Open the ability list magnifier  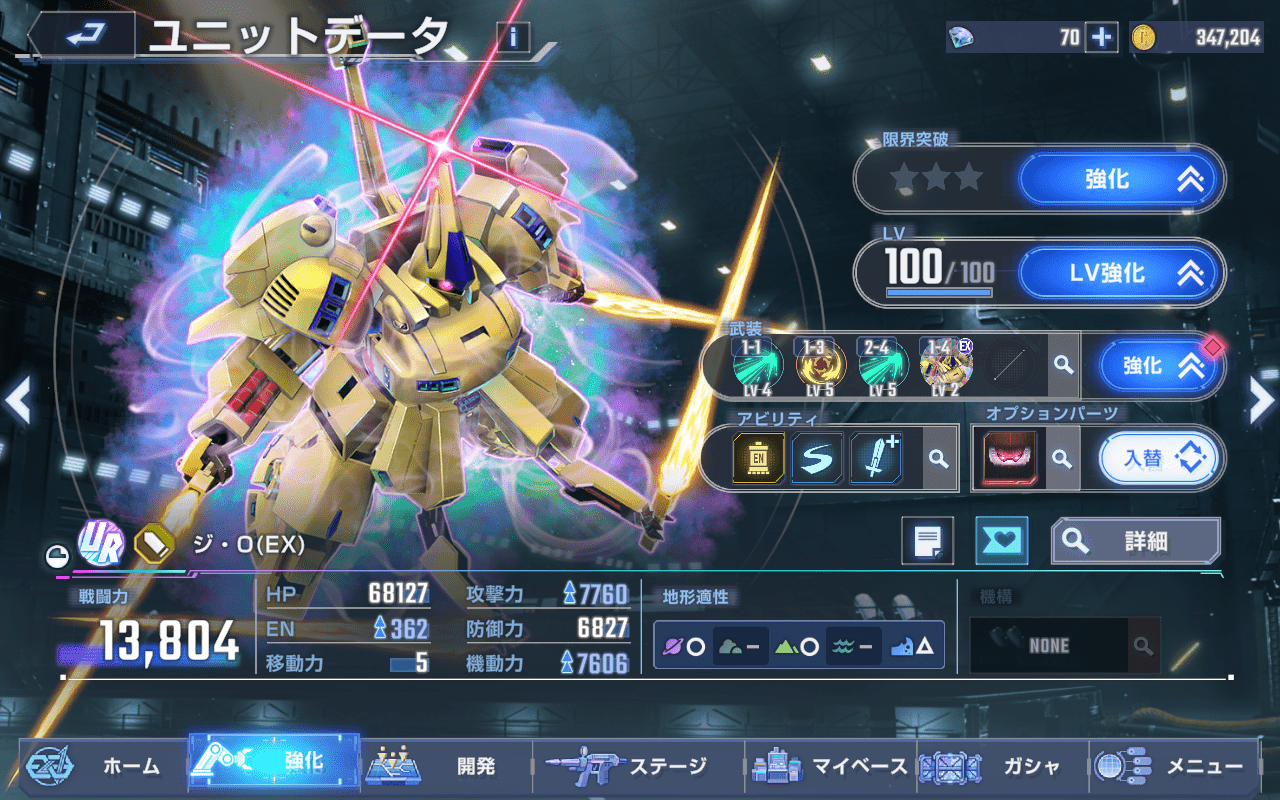pos(938,458)
